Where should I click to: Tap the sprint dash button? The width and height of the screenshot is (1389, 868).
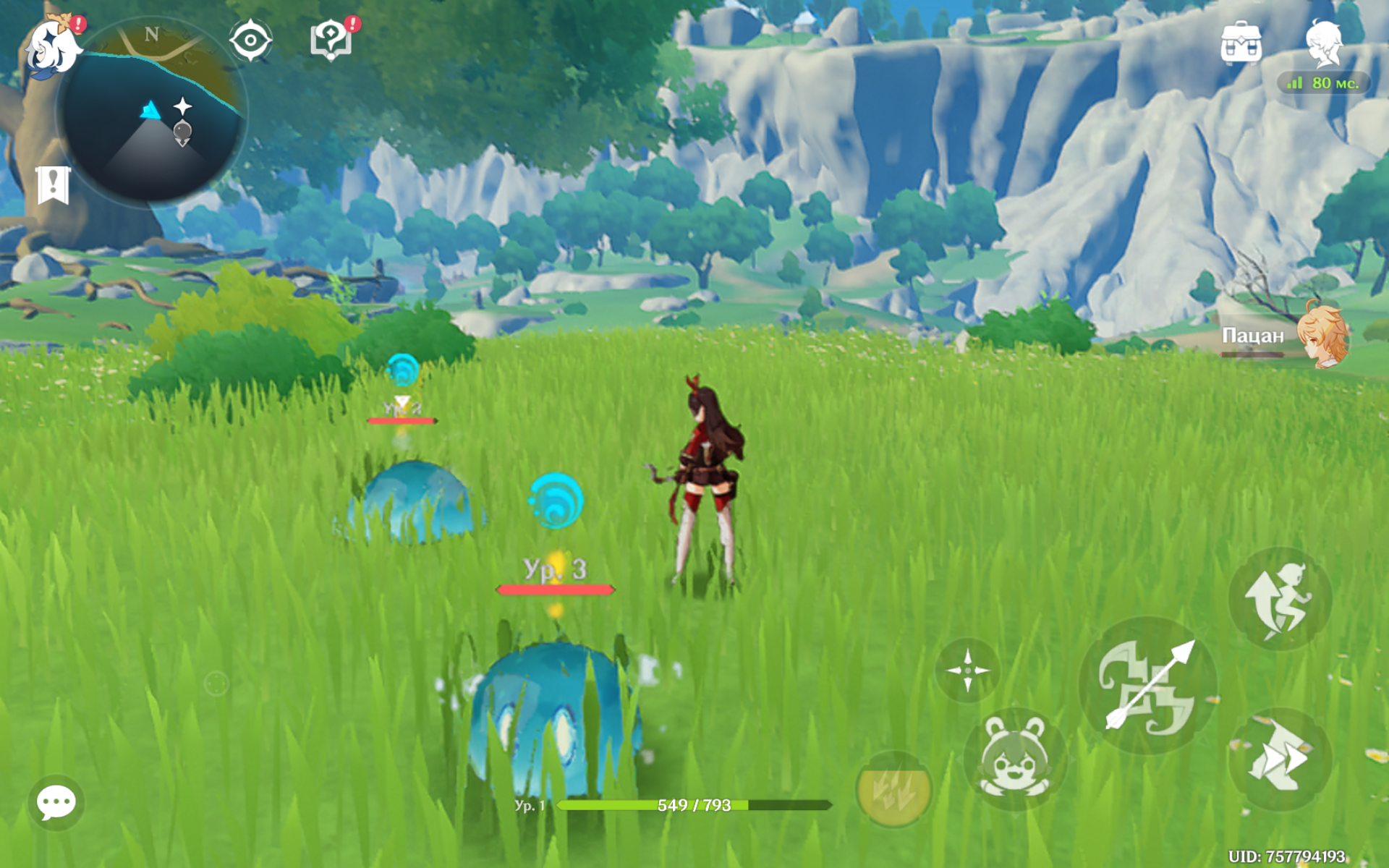coord(1279,759)
